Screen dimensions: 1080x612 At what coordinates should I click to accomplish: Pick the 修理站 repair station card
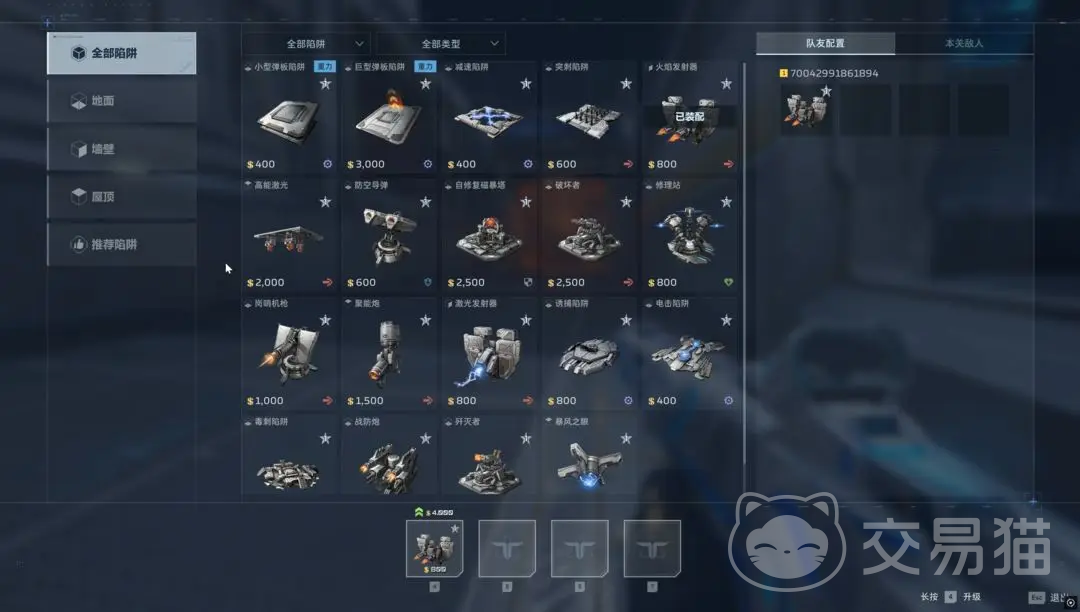click(690, 236)
